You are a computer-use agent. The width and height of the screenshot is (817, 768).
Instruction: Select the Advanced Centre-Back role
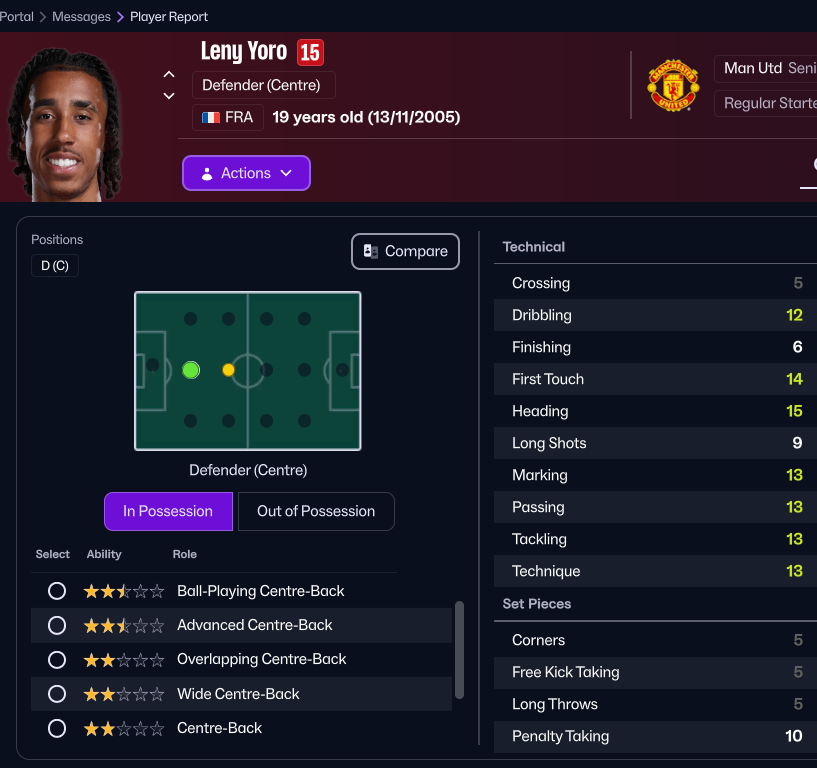57,625
